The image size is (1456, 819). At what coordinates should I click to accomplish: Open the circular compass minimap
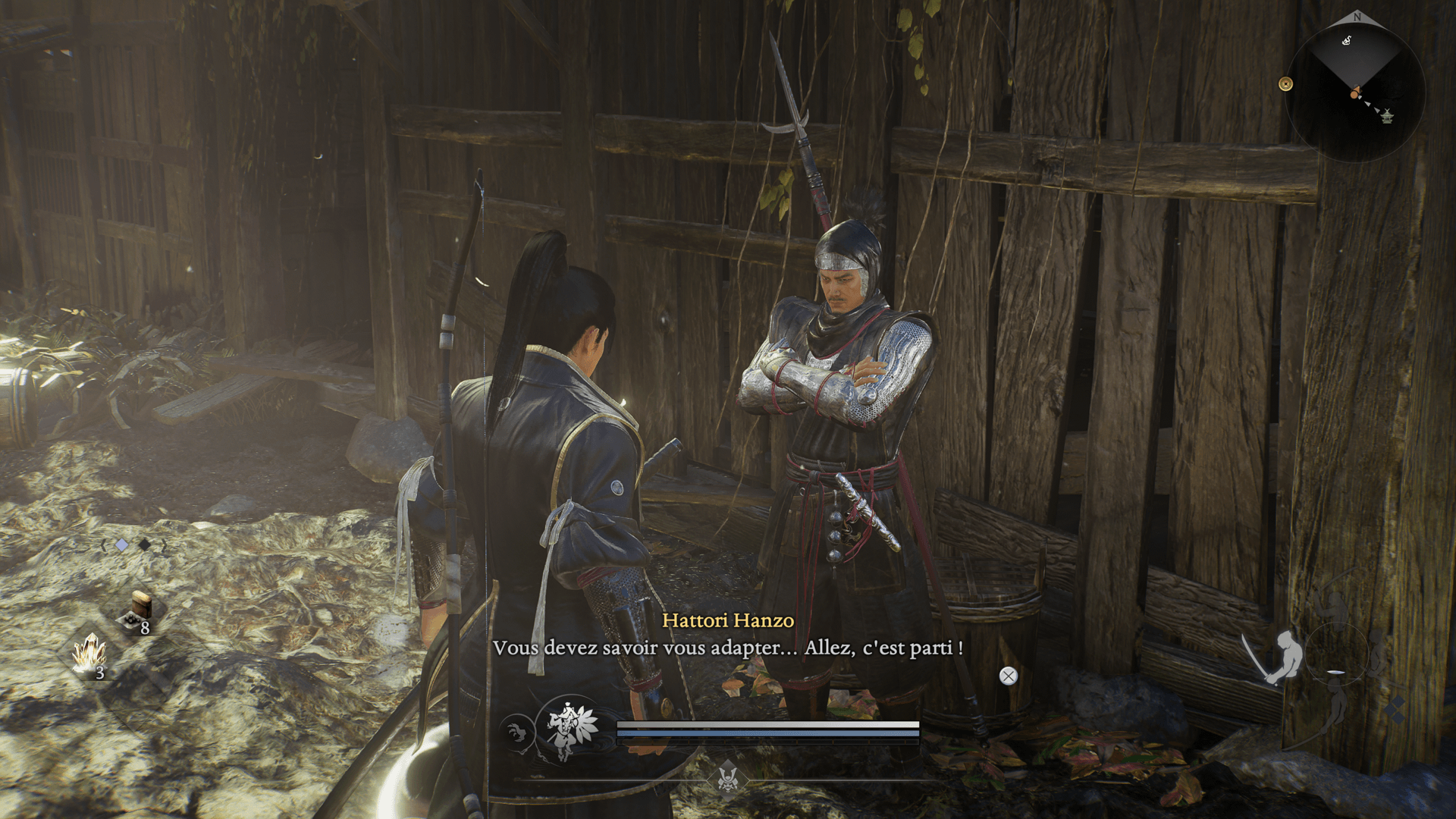click(x=1355, y=89)
